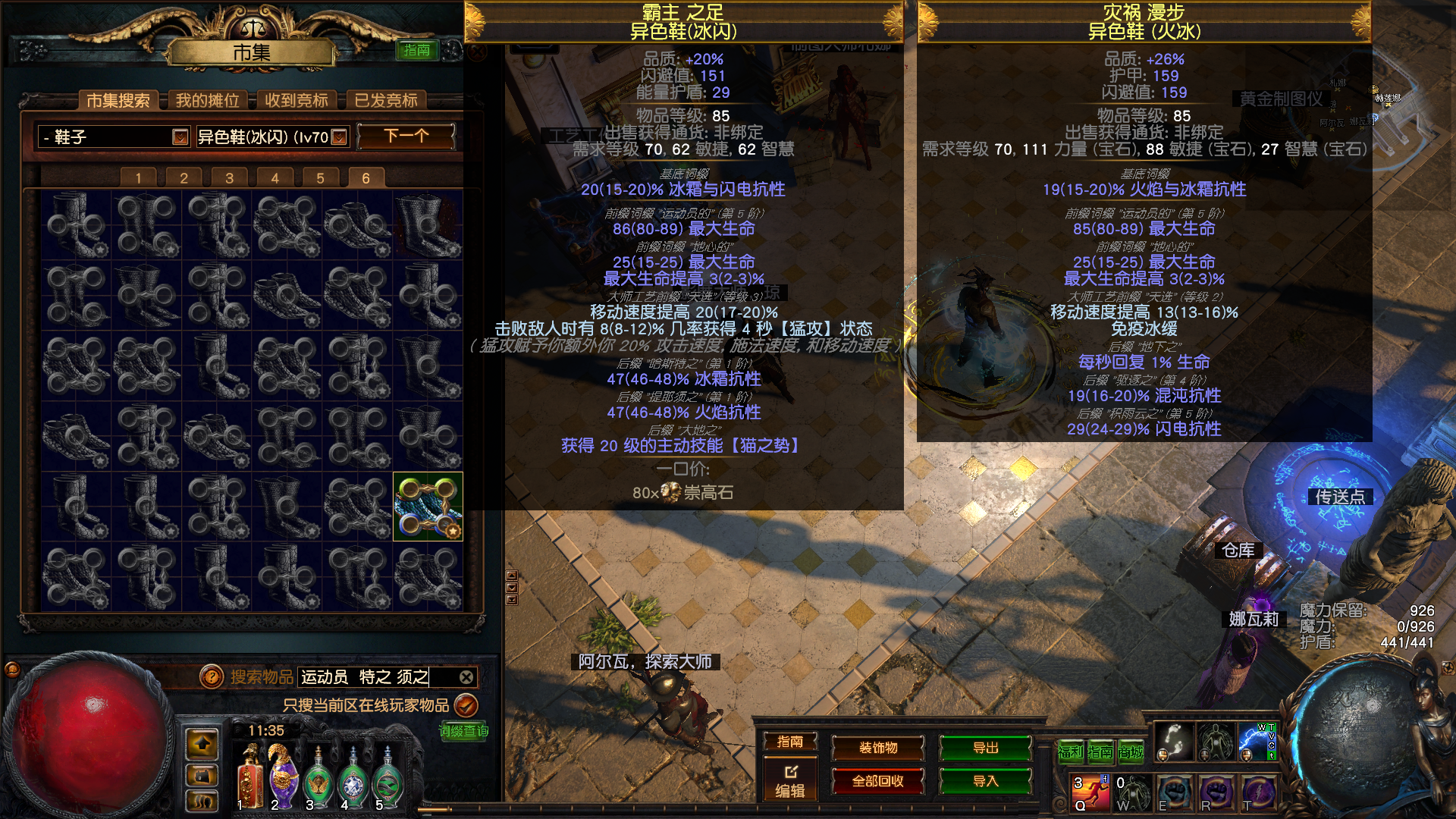Select the highlighted colored boots listing
Screen dimensions: 1456x819
pyautogui.click(x=428, y=507)
